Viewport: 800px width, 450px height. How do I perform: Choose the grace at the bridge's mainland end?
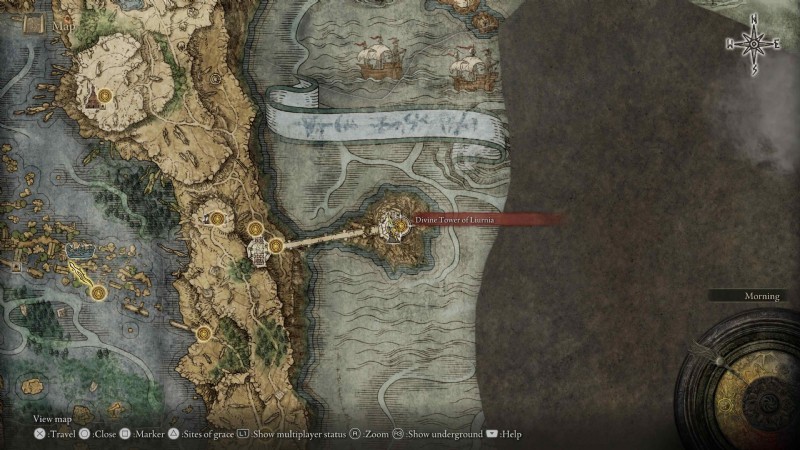[274, 244]
